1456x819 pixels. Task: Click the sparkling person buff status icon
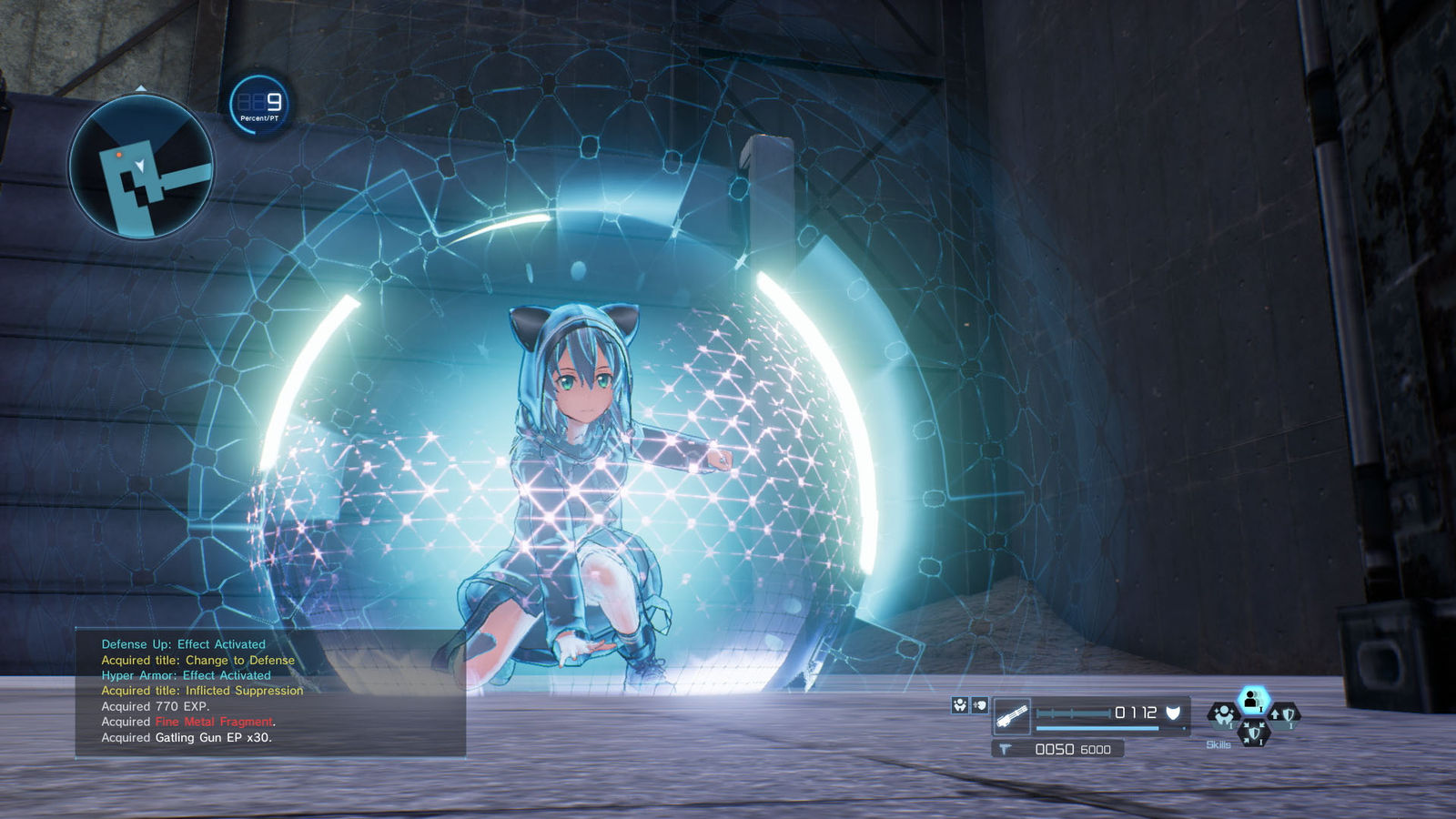(x=959, y=704)
